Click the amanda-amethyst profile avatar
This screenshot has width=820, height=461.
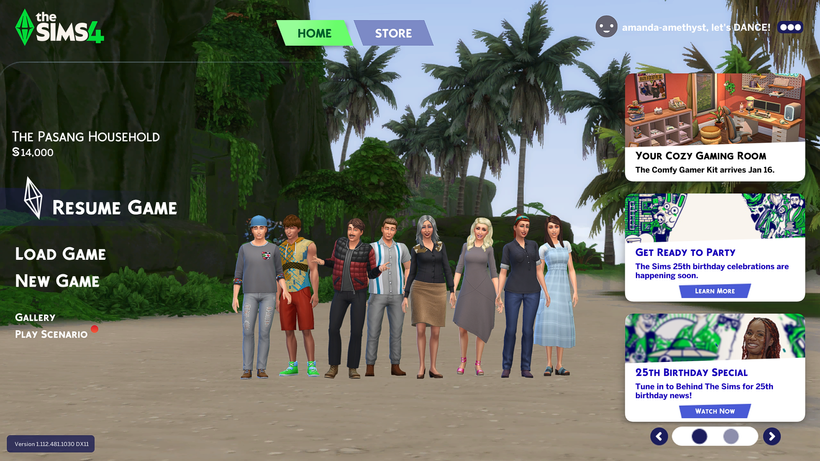click(x=606, y=27)
